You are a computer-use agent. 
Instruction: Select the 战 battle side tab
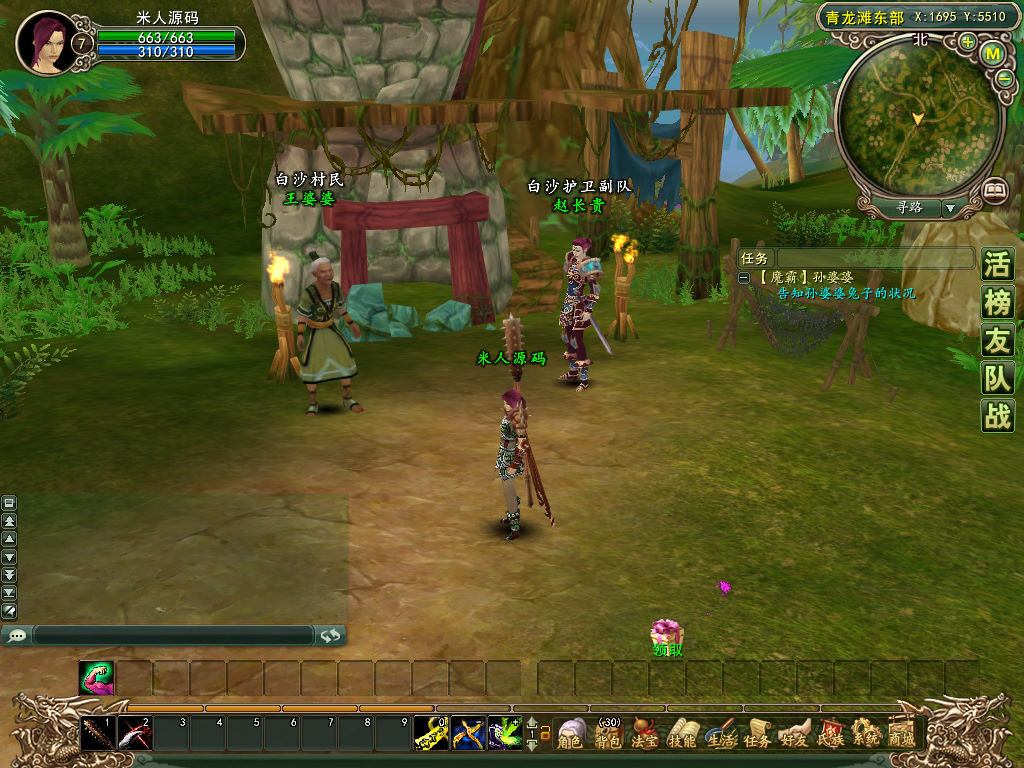tap(997, 415)
